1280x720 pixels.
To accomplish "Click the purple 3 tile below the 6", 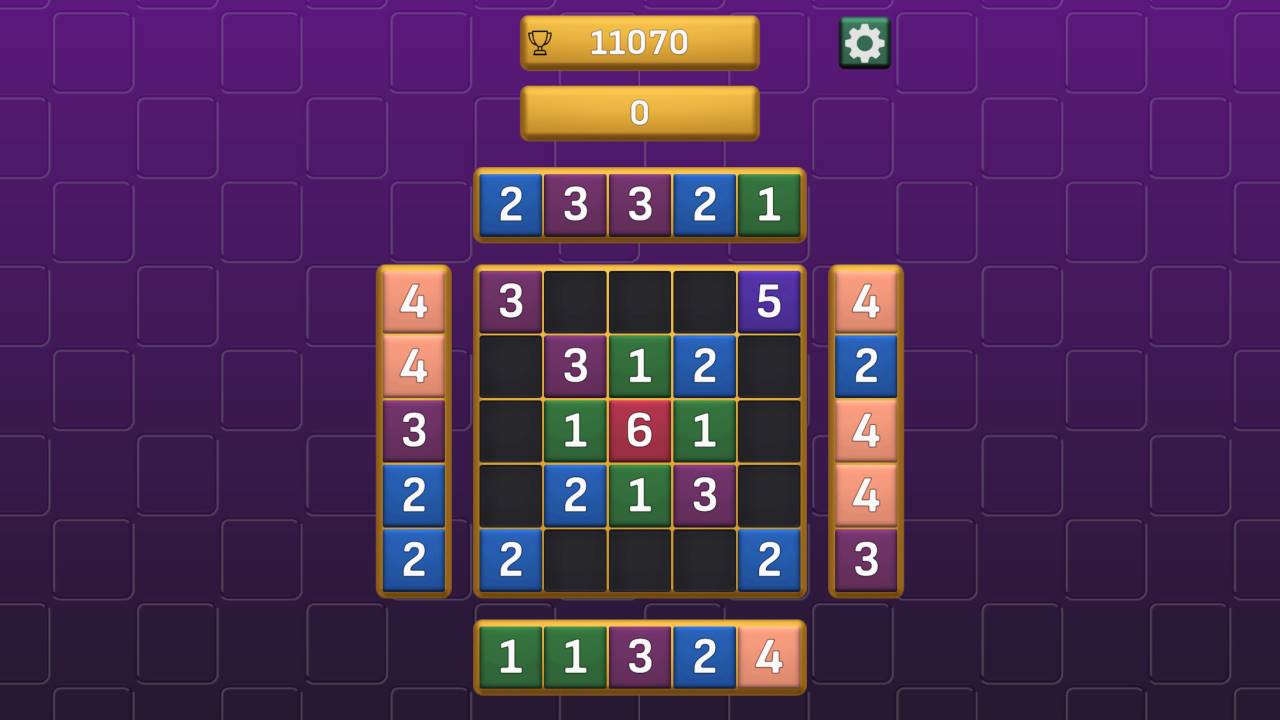I will [705, 496].
